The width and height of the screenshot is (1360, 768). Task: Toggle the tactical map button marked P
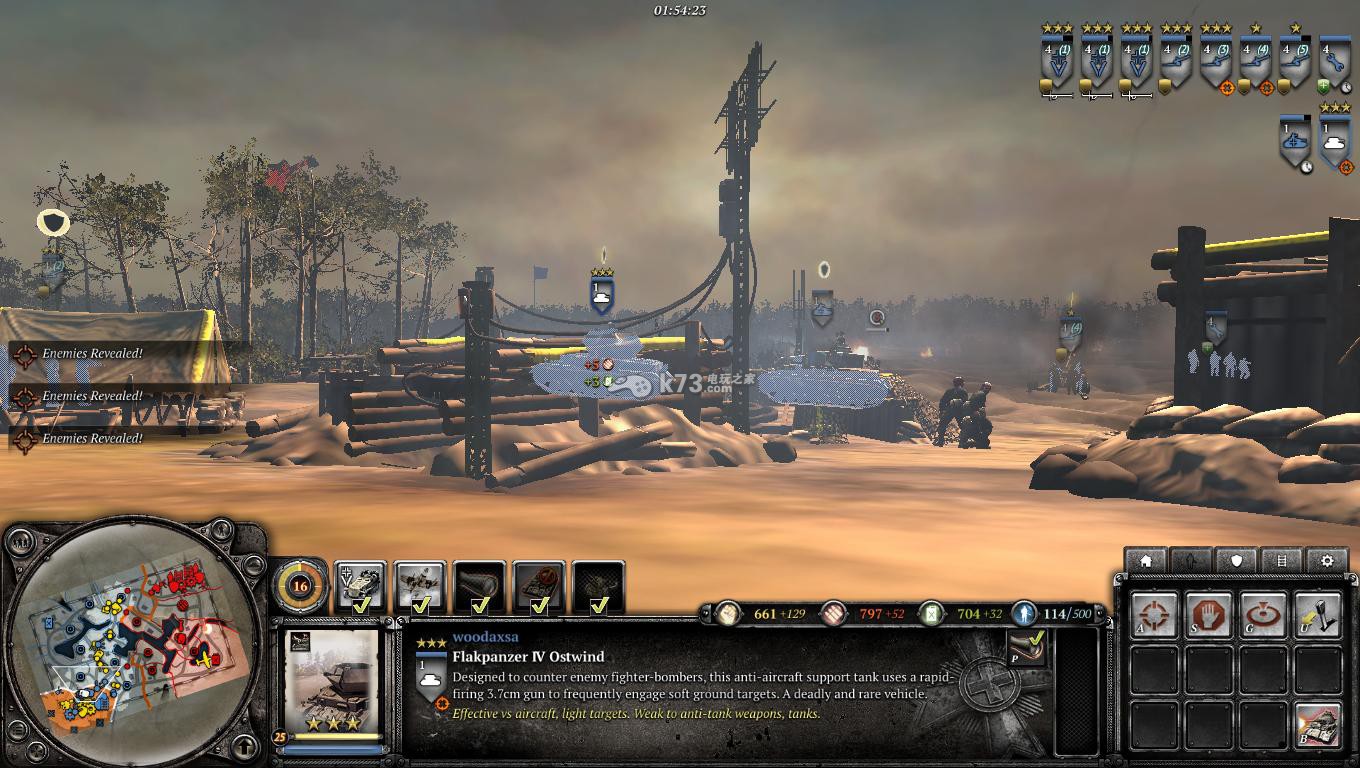[1027, 649]
